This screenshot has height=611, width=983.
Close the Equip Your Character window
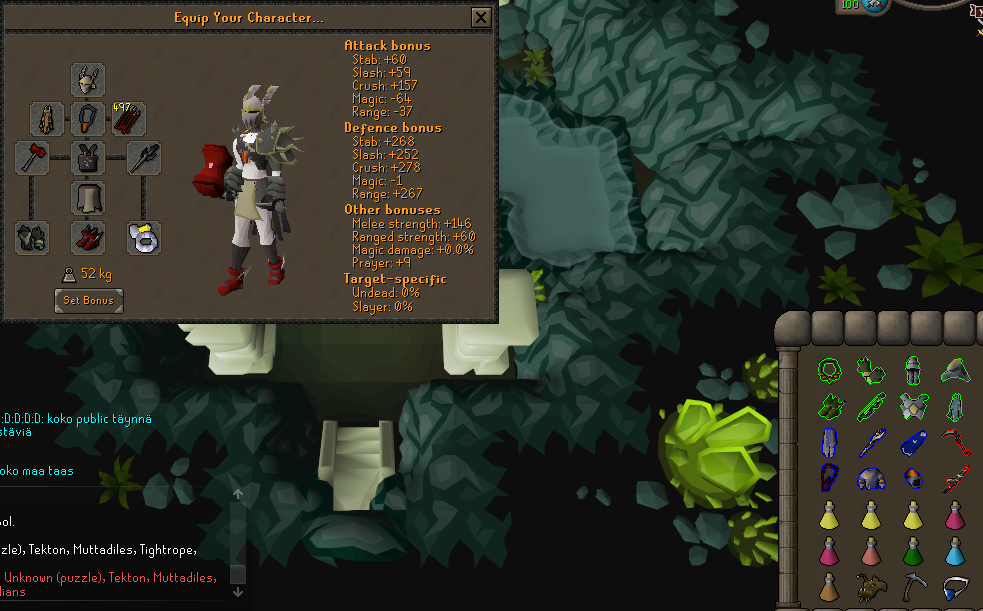pos(481,18)
